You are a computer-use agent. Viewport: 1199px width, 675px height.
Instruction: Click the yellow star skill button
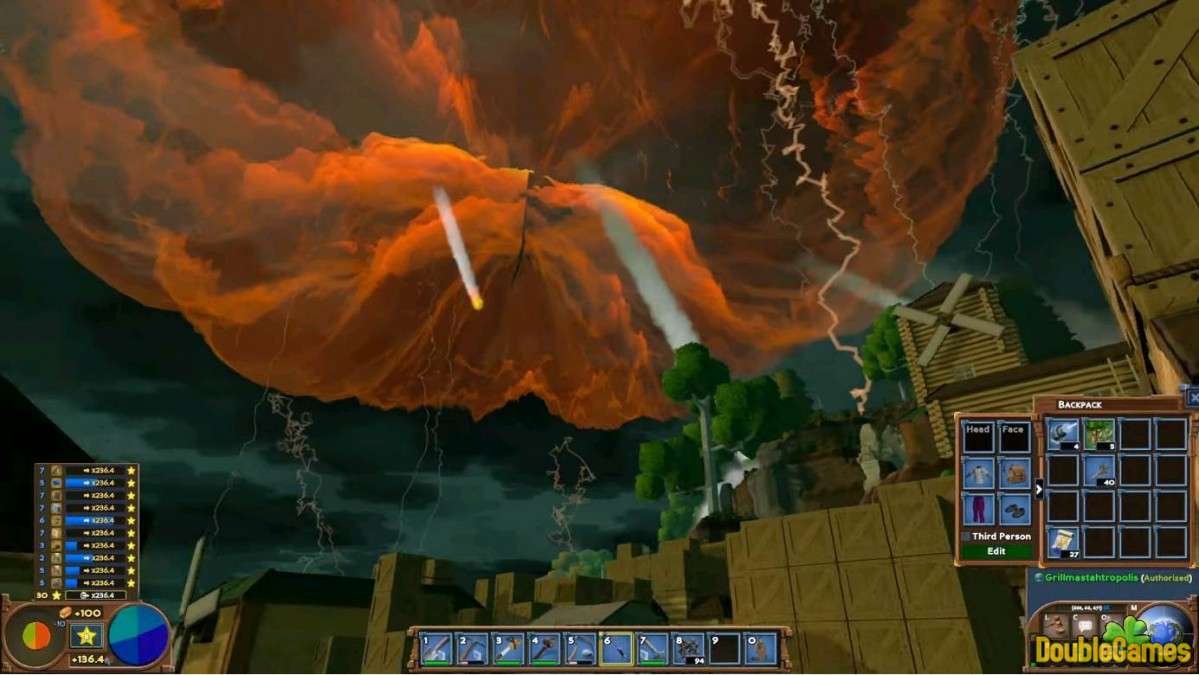[x=86, y=635]
